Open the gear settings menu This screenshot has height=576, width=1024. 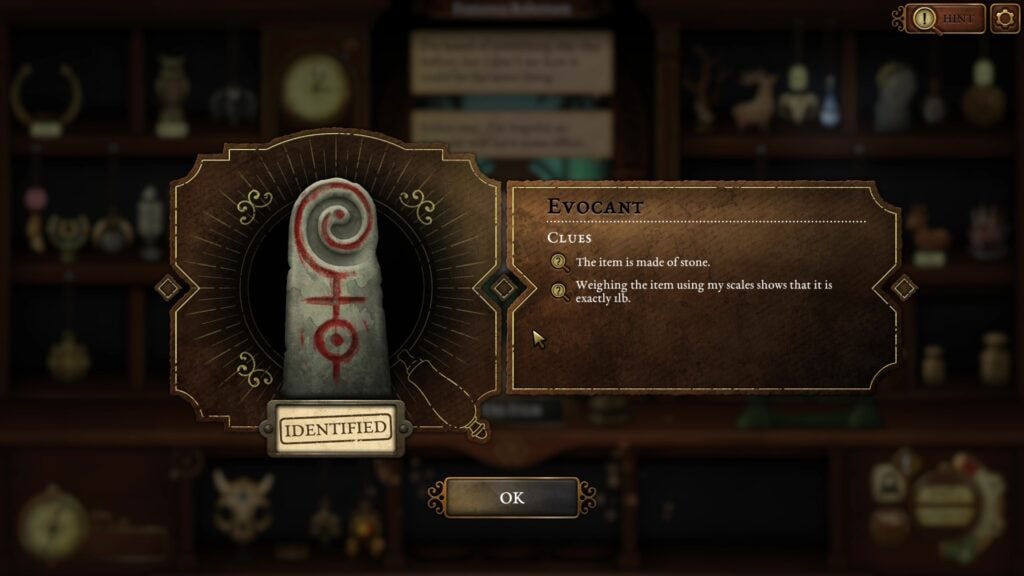1004,18
